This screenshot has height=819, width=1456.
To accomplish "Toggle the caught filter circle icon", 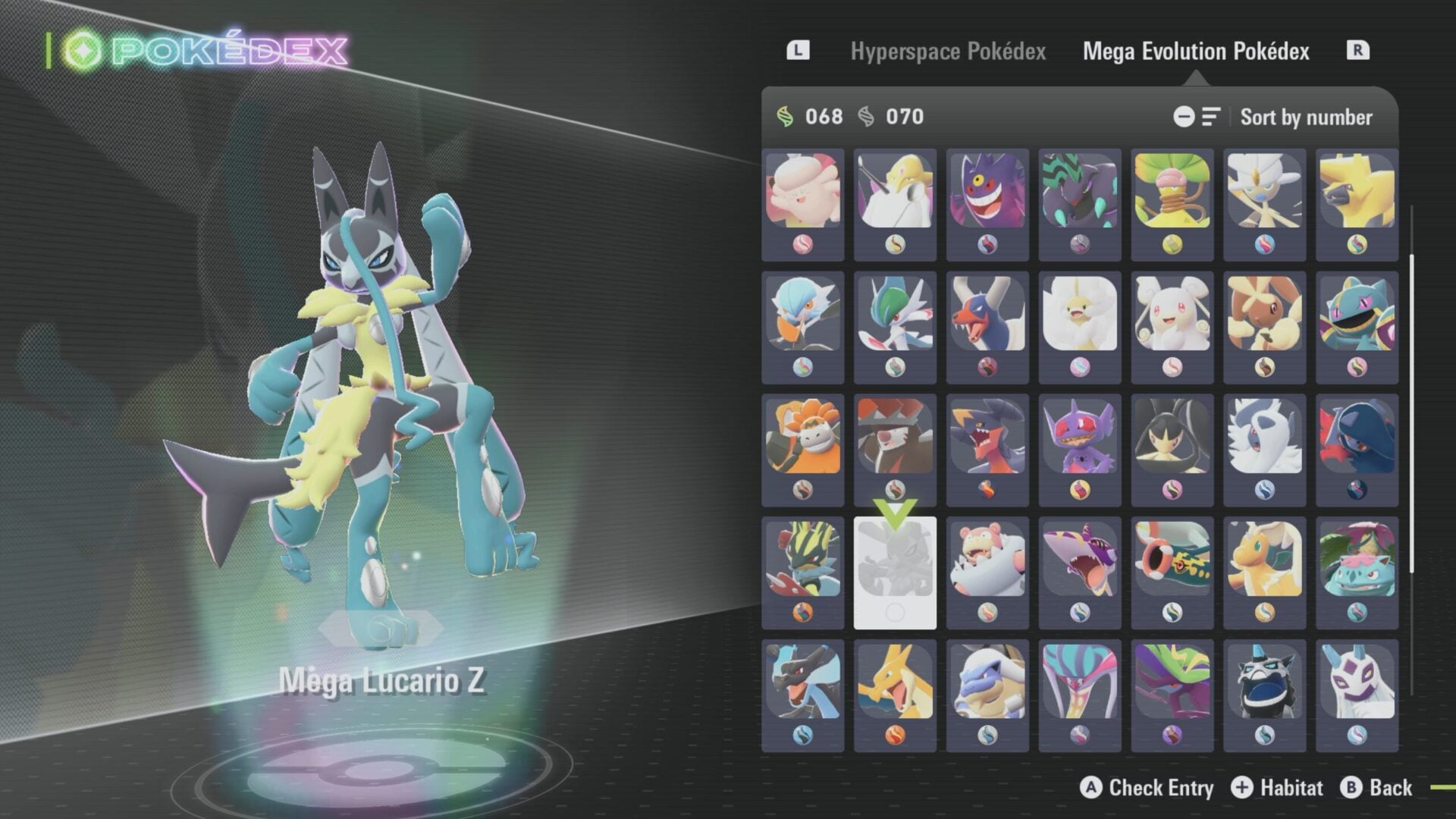I will (x=1185, y=117).
